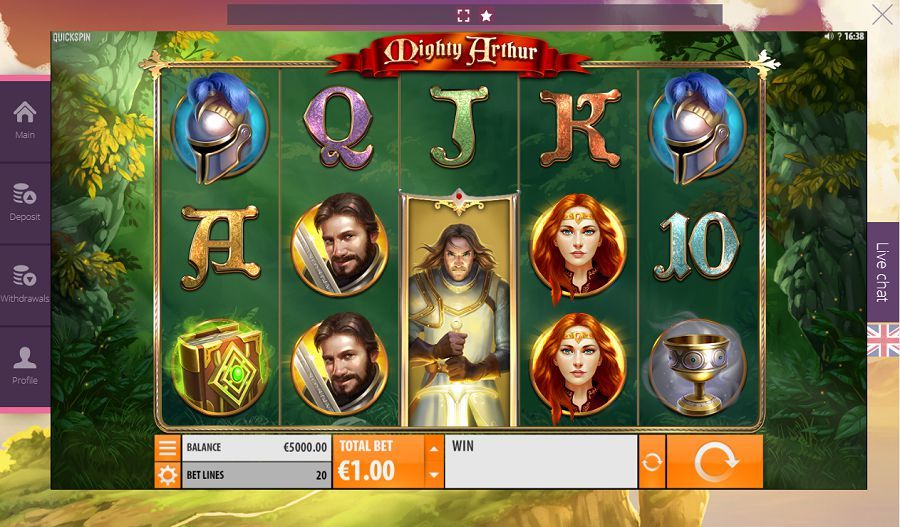The width and height of the screenshot is (900, 527).
Task: Go to the Main casino page
Action: click(25, 120)
